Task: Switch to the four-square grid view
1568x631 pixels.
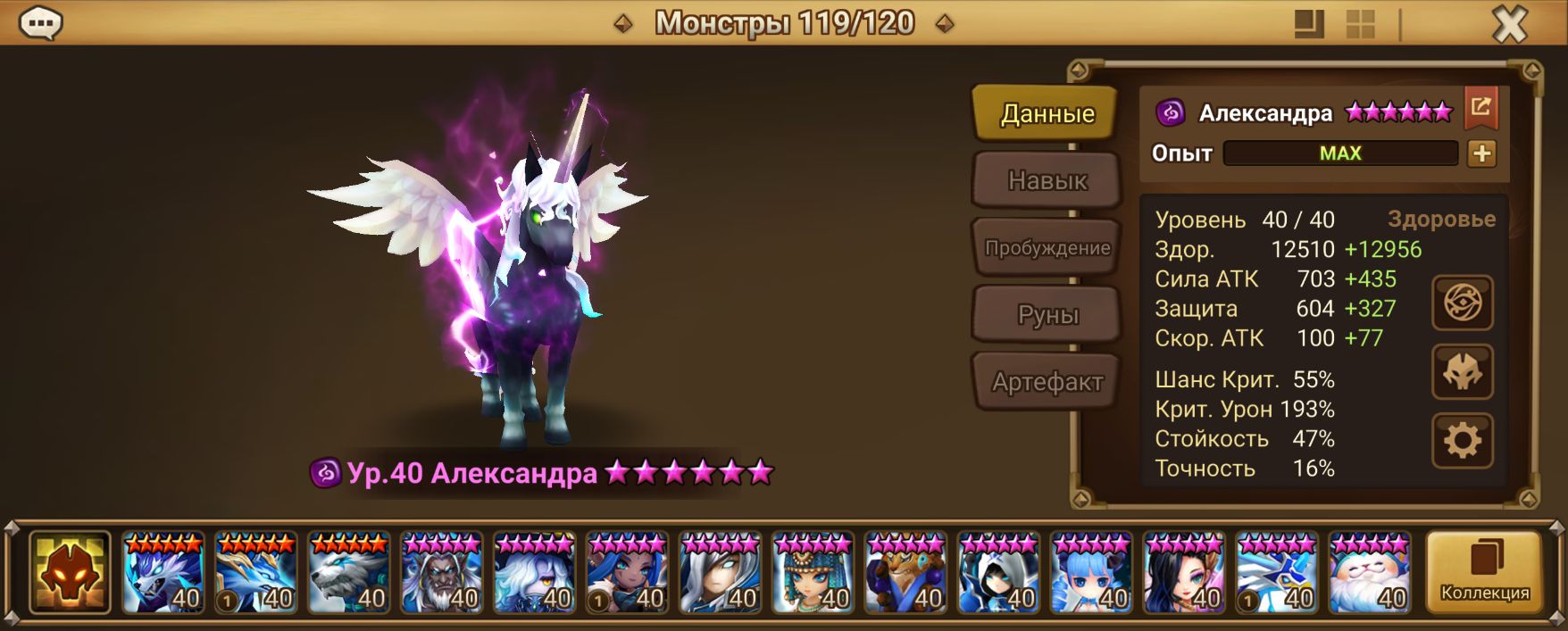Action: point(1360,25)
